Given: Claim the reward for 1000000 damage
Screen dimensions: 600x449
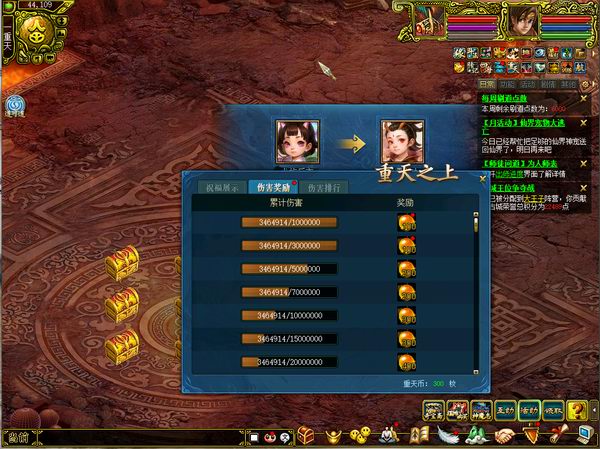Looking at the screenshot, I should 406,223.
